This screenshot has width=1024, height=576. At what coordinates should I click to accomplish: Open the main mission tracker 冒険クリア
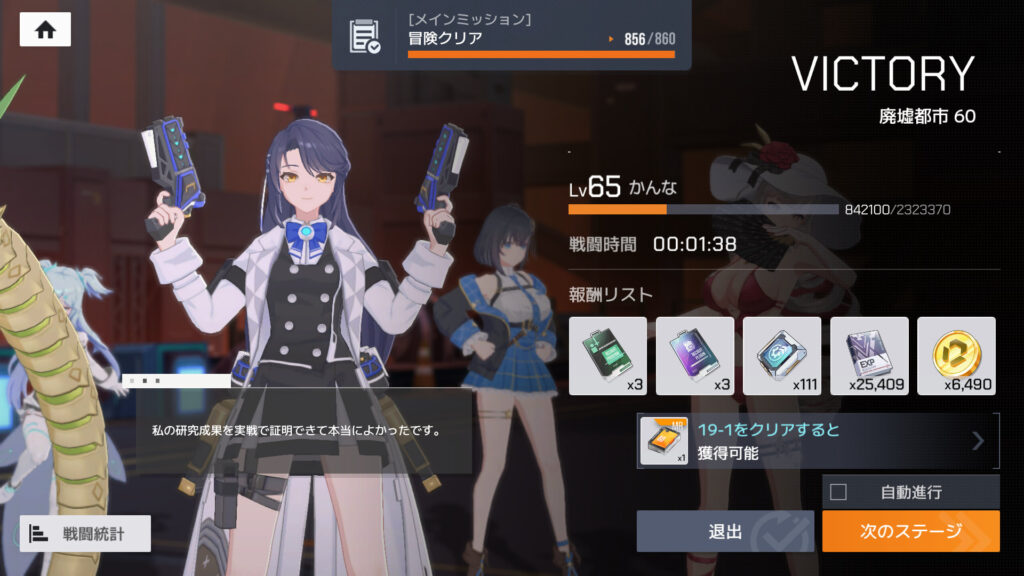pos(511,36)
